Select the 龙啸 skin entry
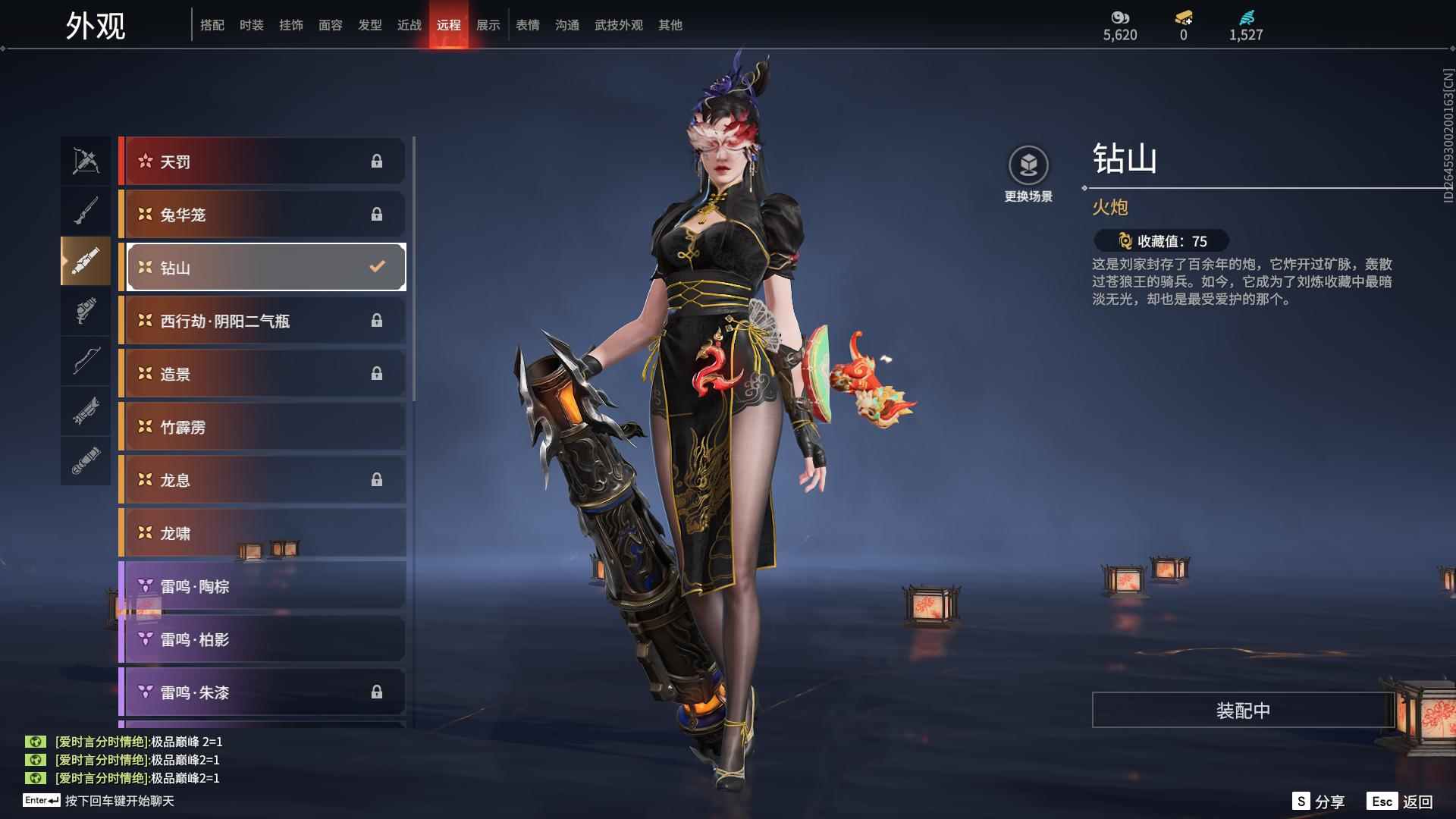Viewport: 1456px width, 819px height. [x=262, y=533]
